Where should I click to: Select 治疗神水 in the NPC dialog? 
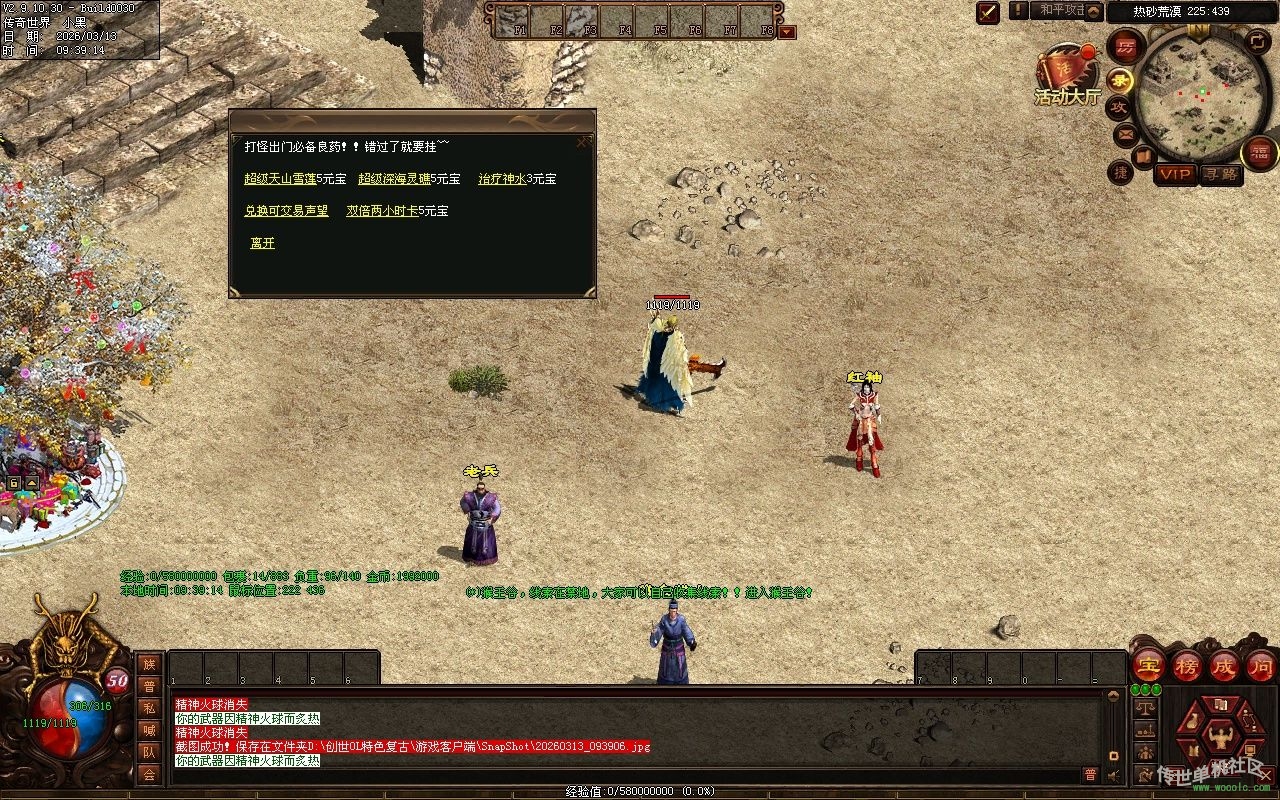coord(502,179)
